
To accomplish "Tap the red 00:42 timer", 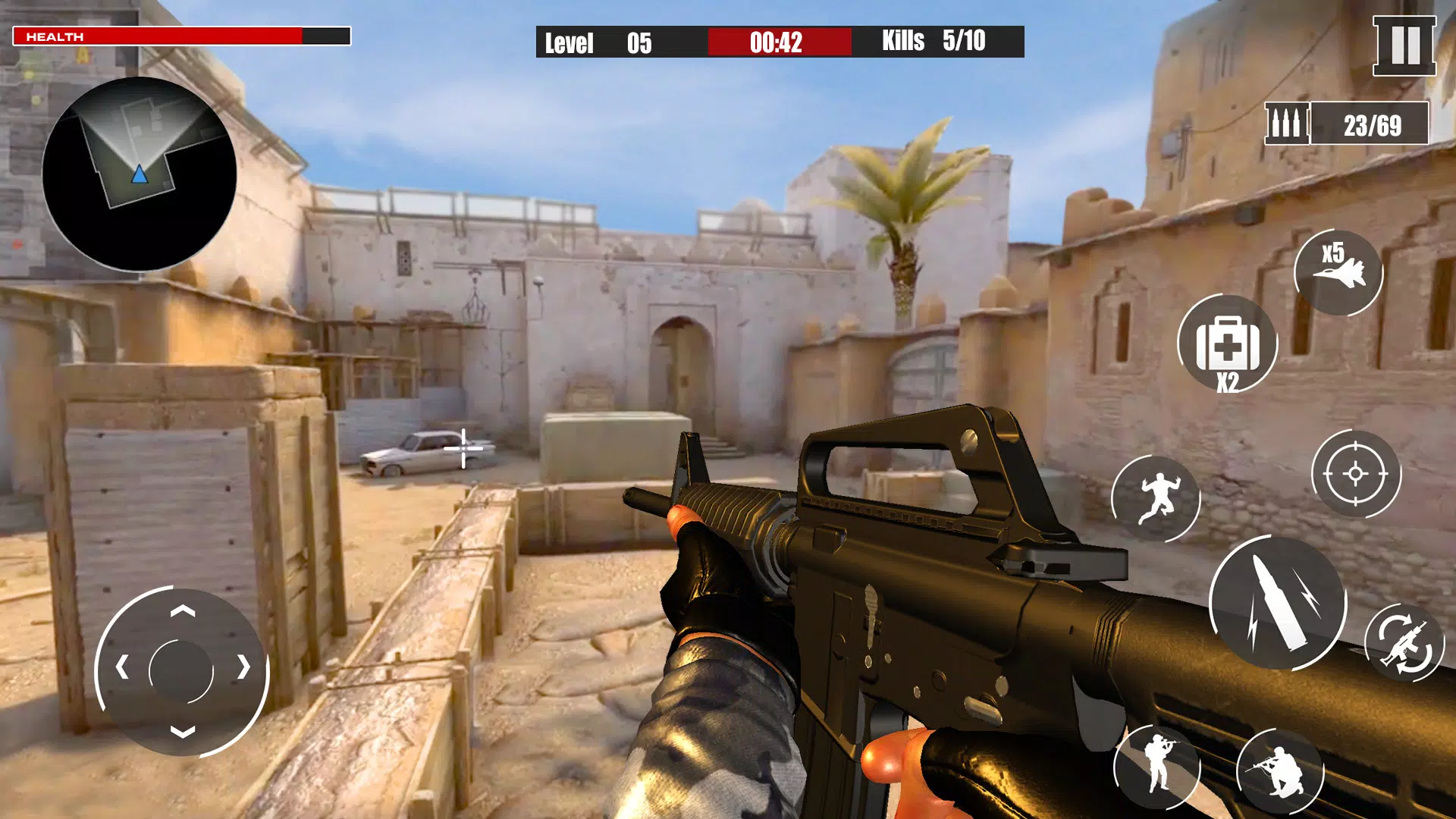I will coord(775,43).
